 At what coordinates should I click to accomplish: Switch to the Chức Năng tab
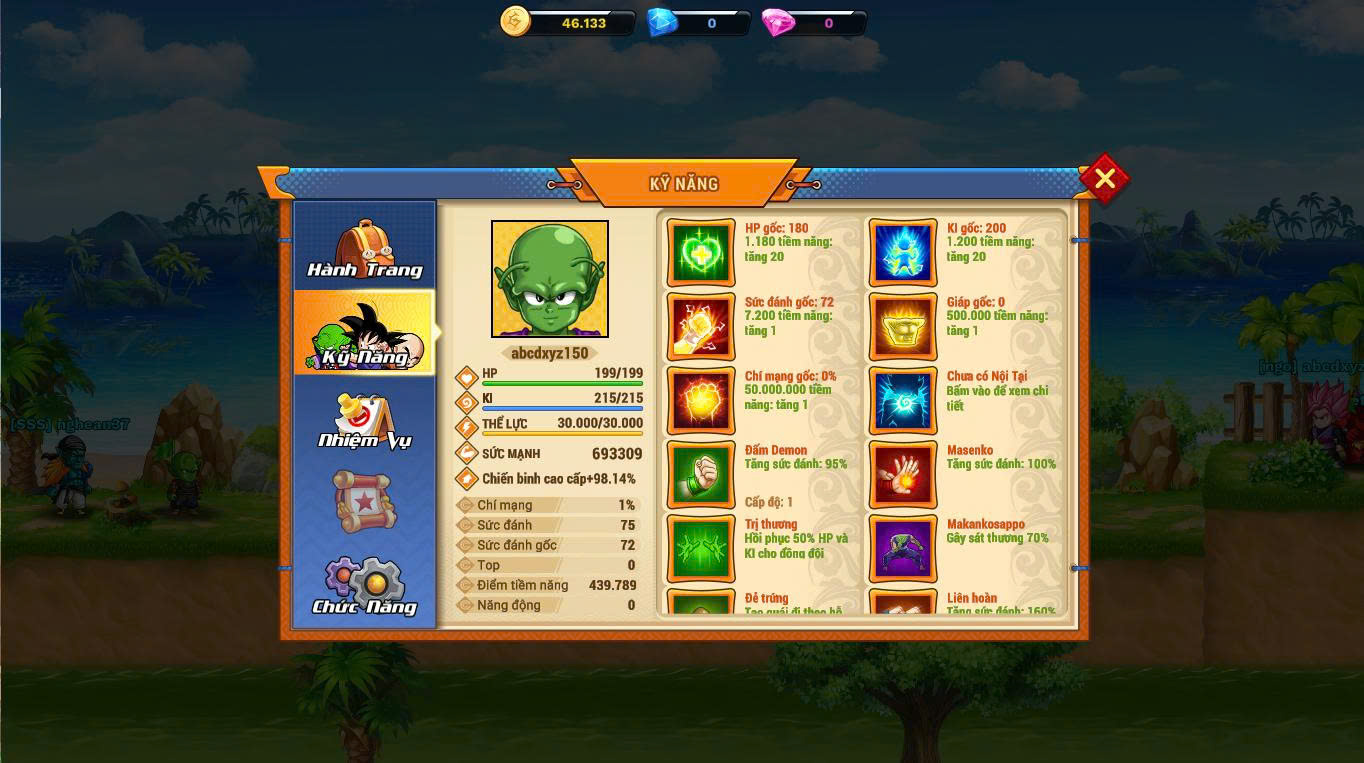pyautogui.click(x=364, y=586)
